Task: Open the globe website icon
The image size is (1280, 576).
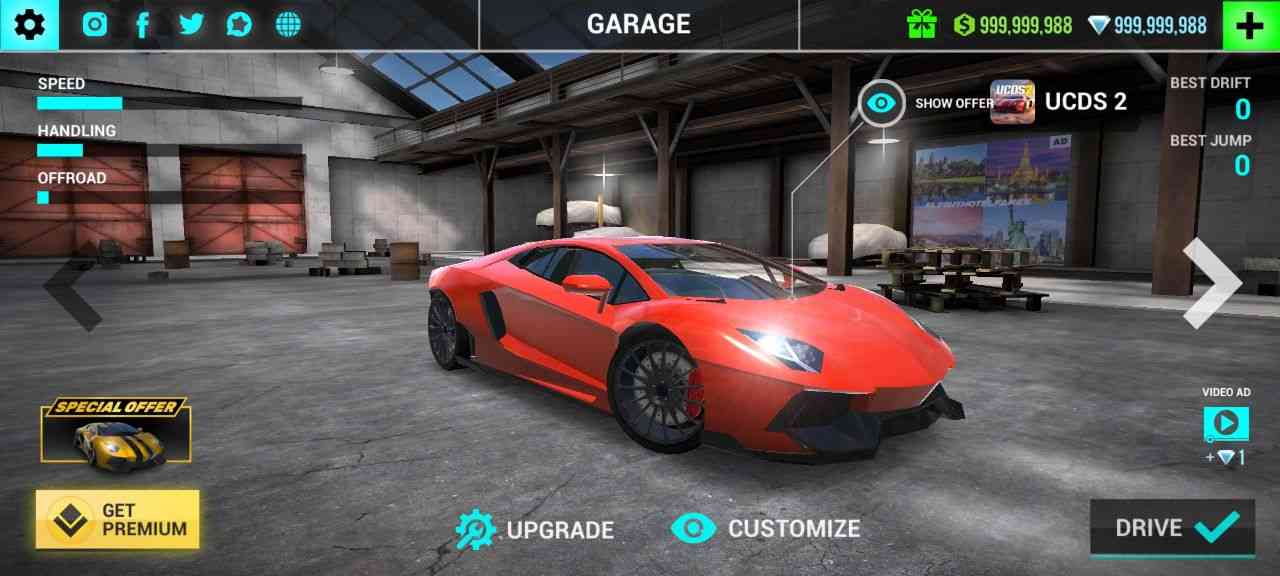Action: coord(288,25)
